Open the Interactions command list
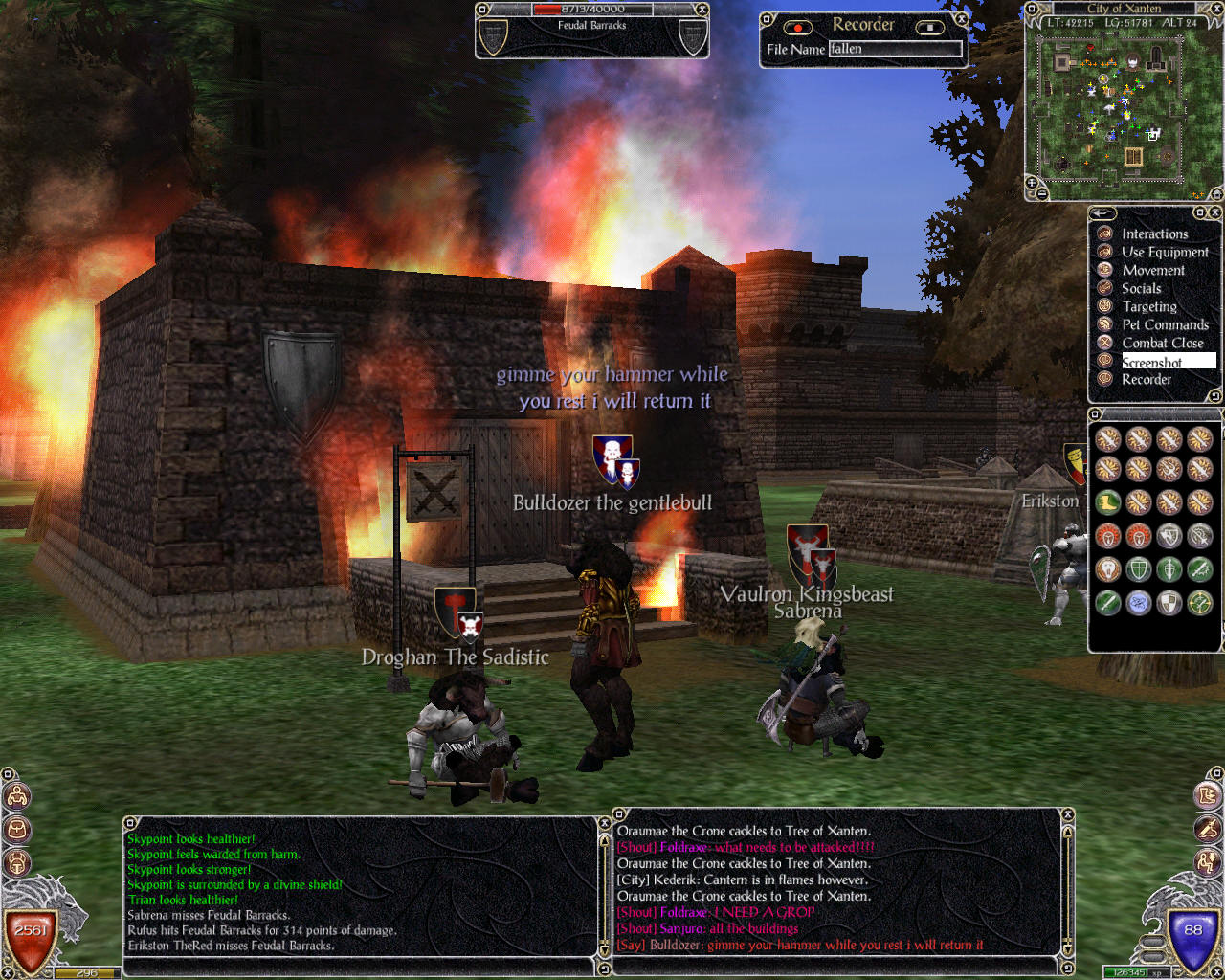This screenshot has width=1225, height=980. click(1154, 234)
